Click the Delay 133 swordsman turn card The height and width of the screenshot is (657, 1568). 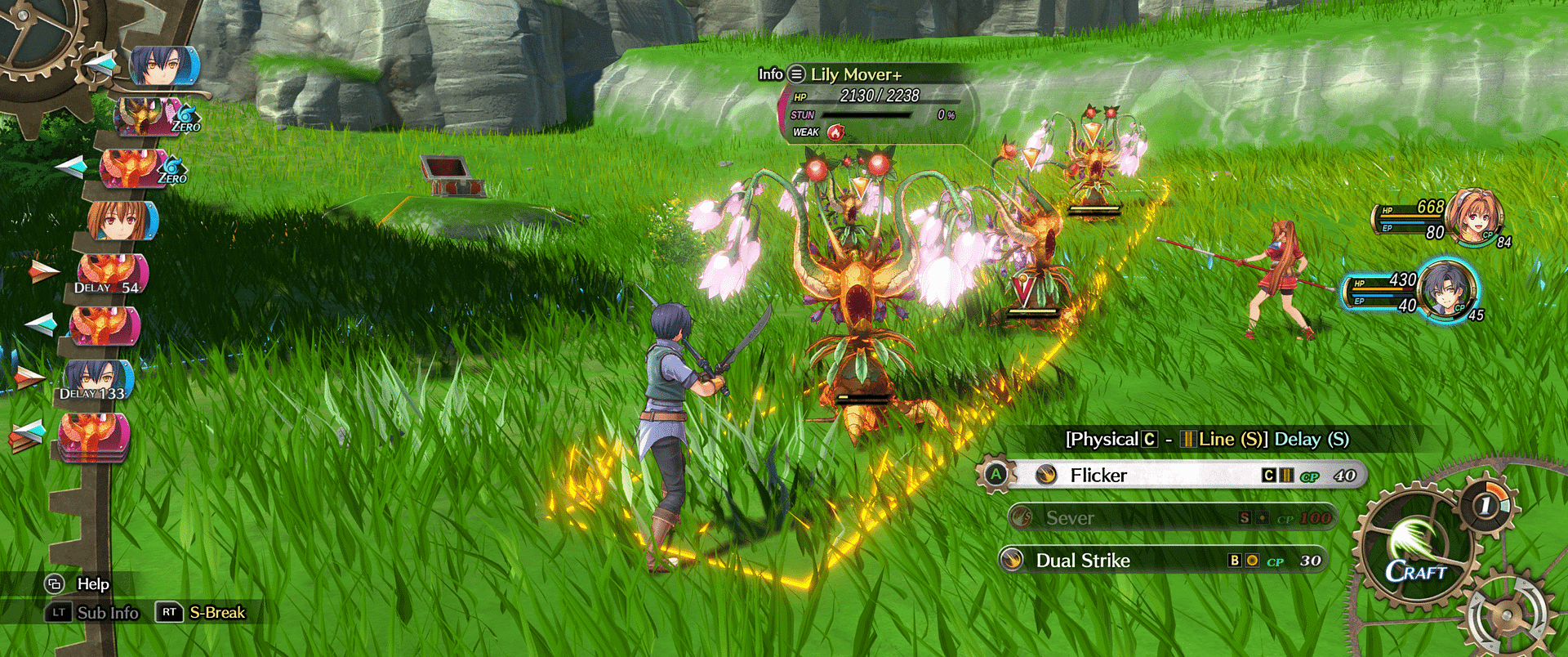click(x=98, y=381)
